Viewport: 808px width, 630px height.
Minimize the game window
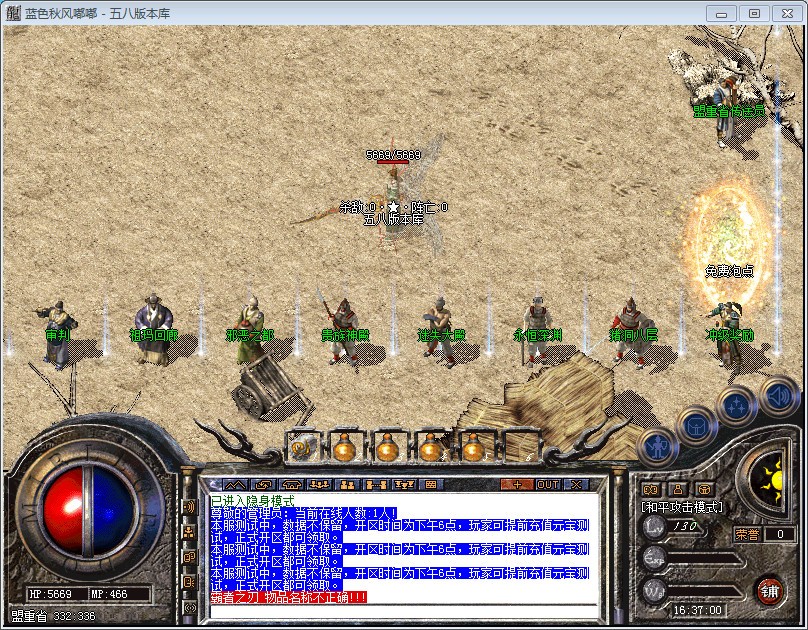723,13
